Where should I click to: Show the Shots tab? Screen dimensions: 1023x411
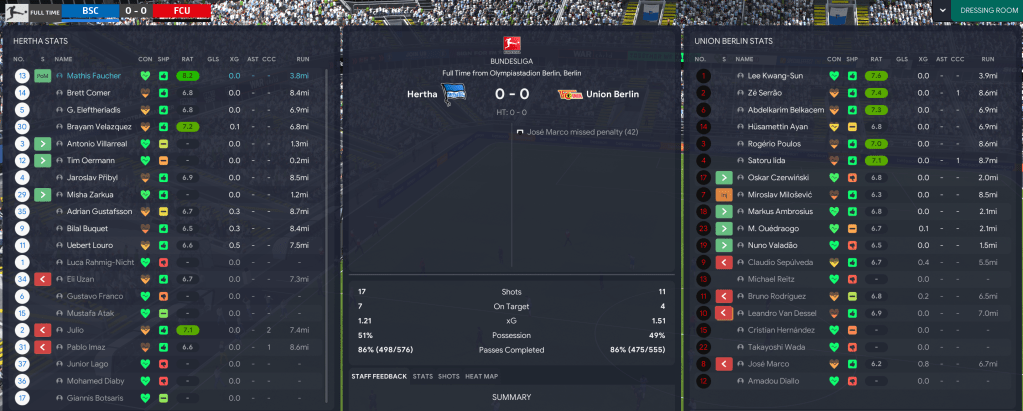[x=449, y=376]
